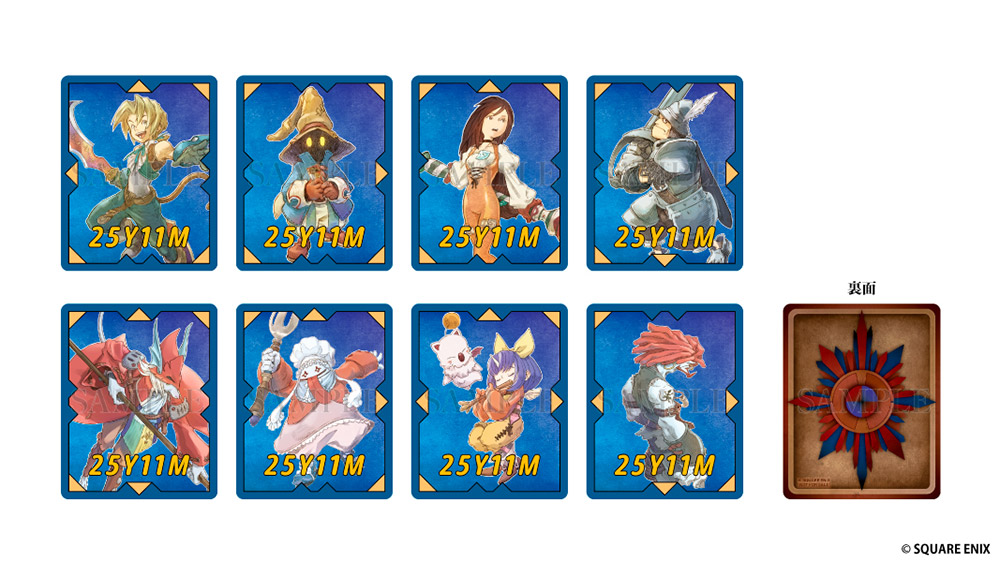Choose the Vivi black mage card

pos(314,173)
